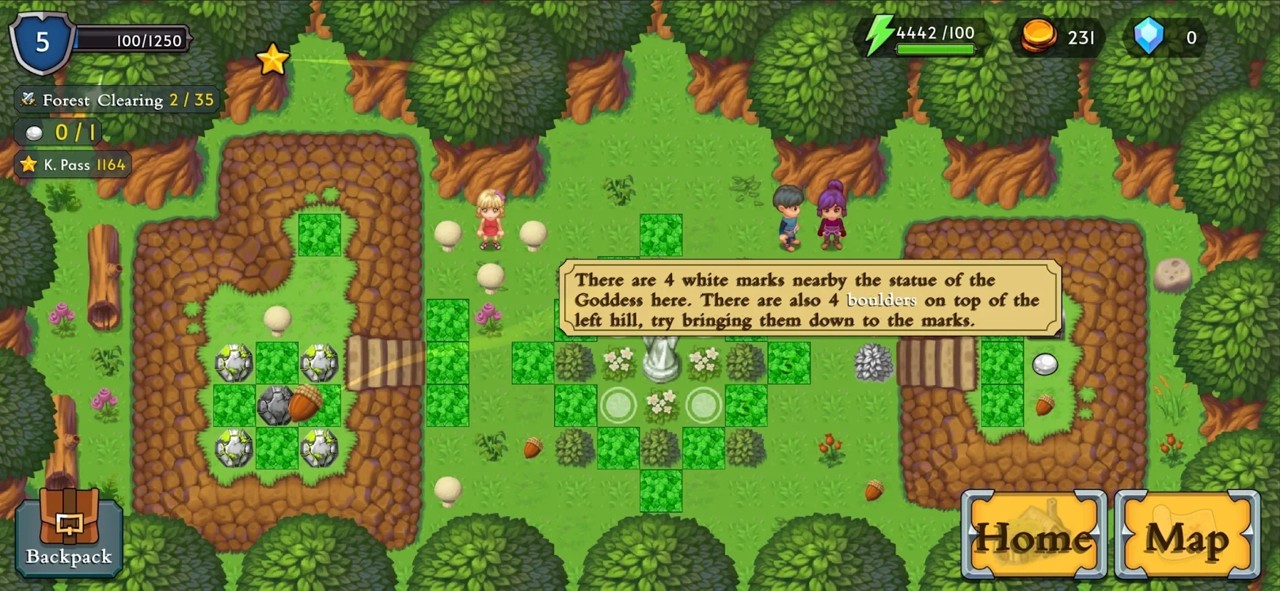Image resolution: width=1280 pixels, height=591 pixels.
Task: Open the Backpack inventory
Action: tap(69, 532)
